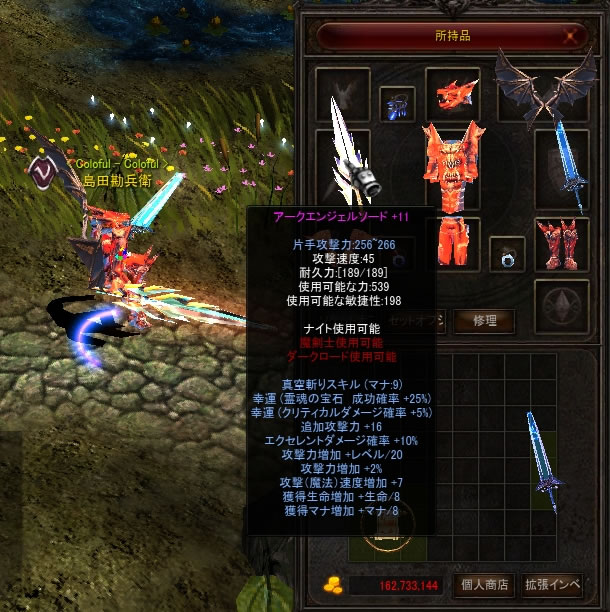
Task: Click the 修理 repair button
Action: coord(485,321)
